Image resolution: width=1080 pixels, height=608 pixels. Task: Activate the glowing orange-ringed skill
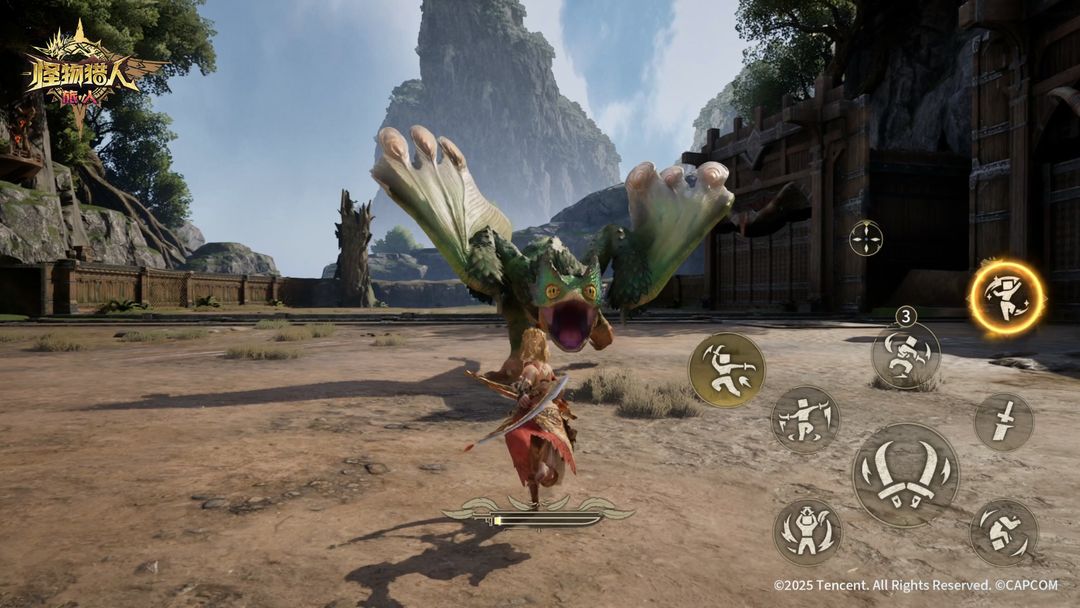[1006, 296]
